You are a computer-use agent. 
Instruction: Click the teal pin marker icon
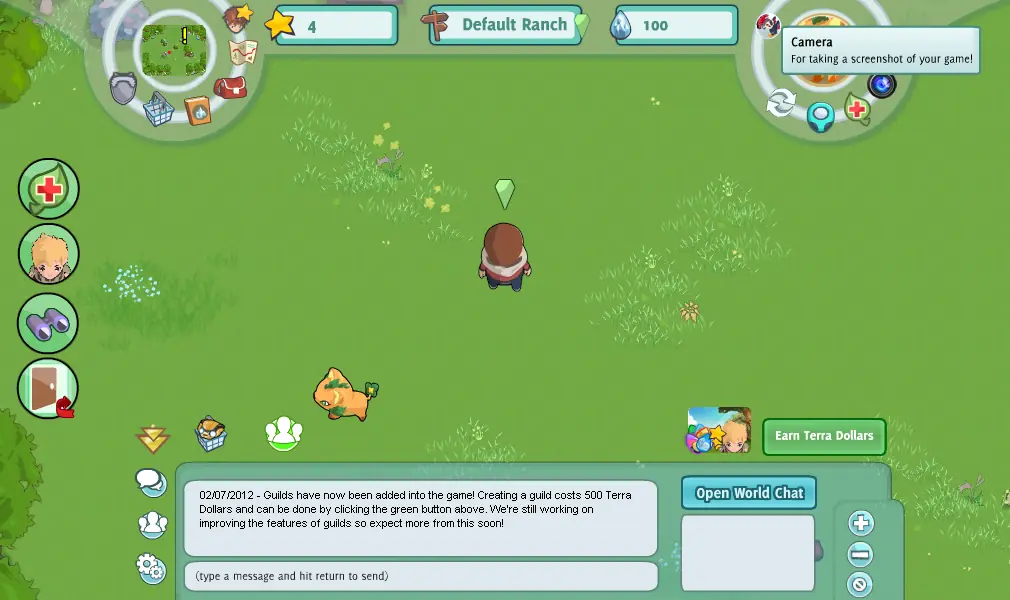[821, 117]
